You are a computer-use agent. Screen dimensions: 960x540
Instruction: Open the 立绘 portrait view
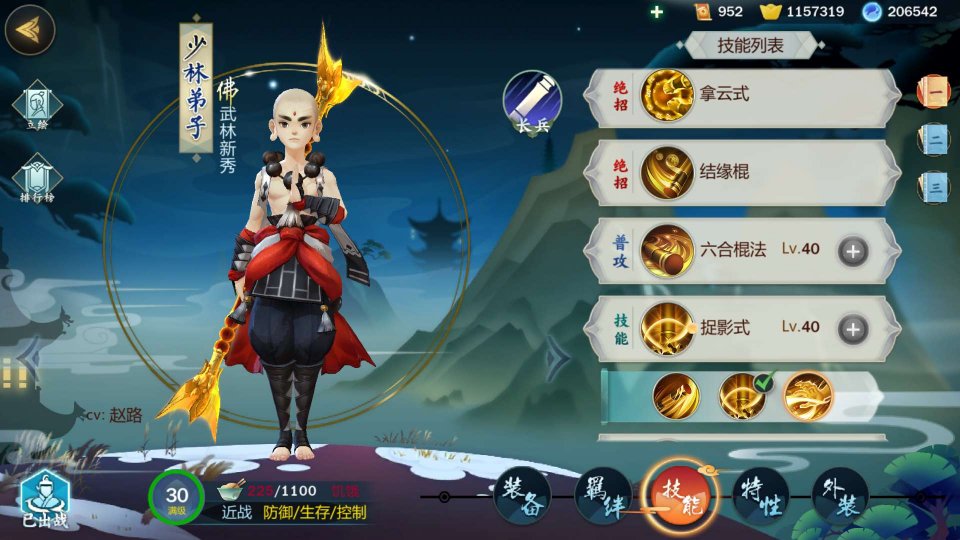click(37, 106)
